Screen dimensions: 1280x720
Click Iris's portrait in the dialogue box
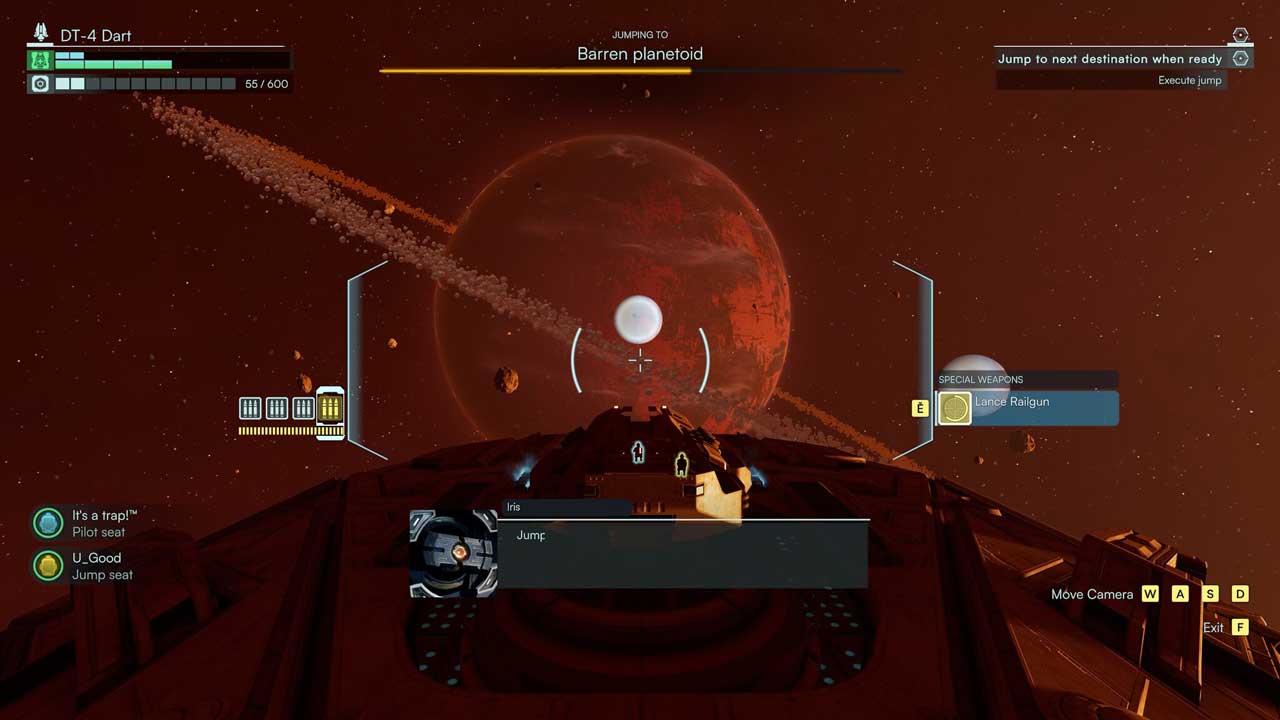454,553
